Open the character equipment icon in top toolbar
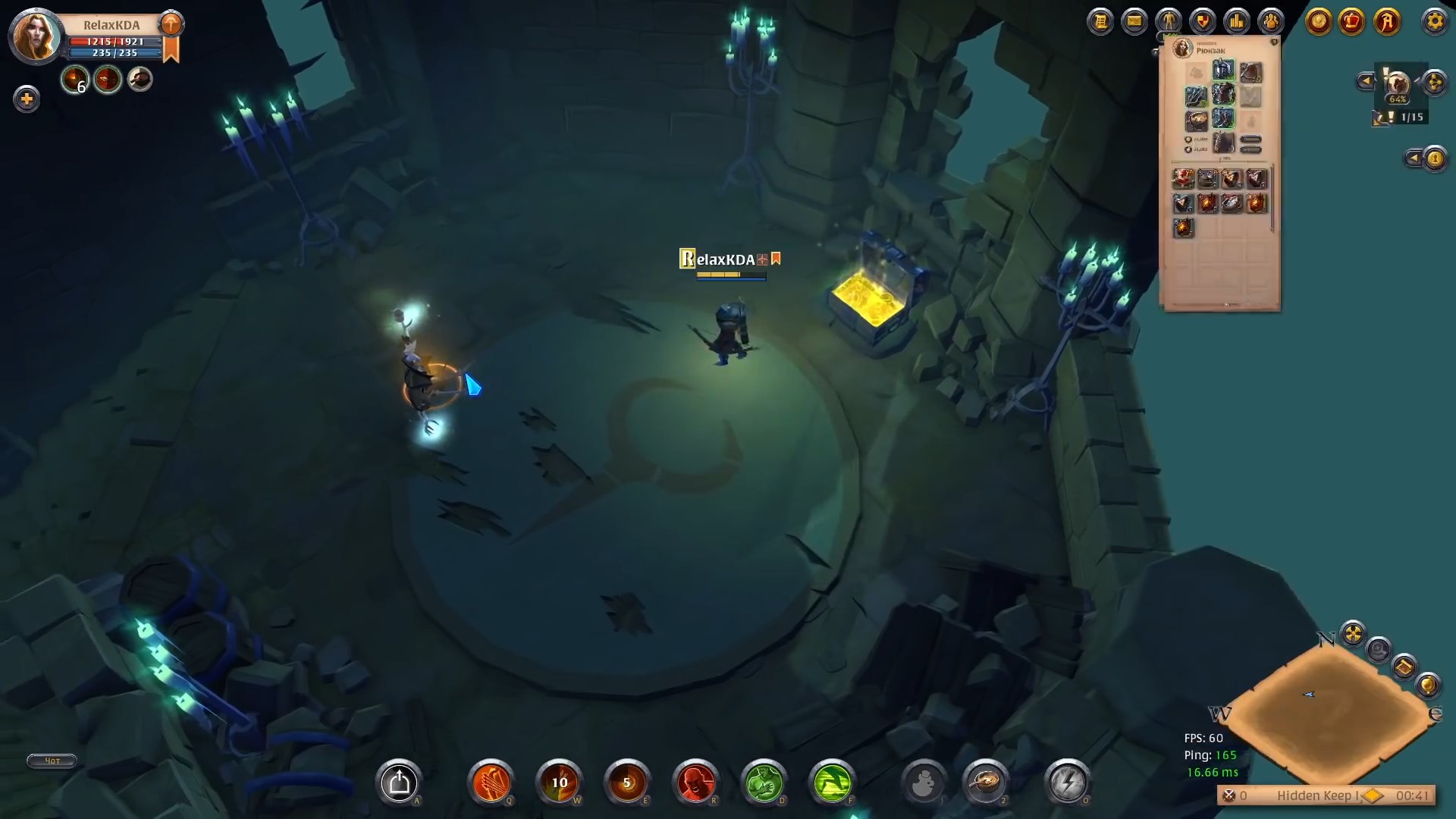Screen dimensions: 1456x819 click(x=1168, y=22)
